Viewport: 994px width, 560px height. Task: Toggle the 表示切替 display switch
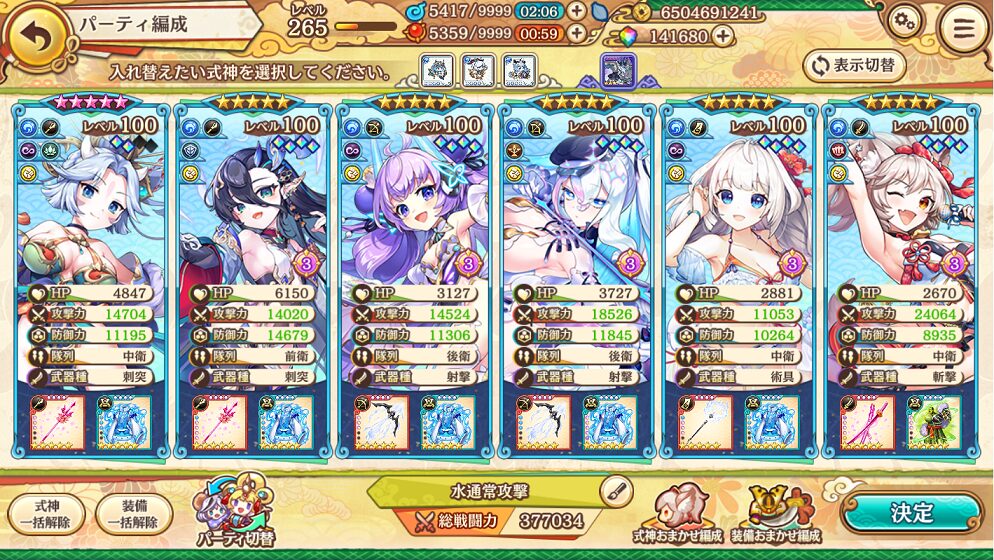[x=854, y=66]
